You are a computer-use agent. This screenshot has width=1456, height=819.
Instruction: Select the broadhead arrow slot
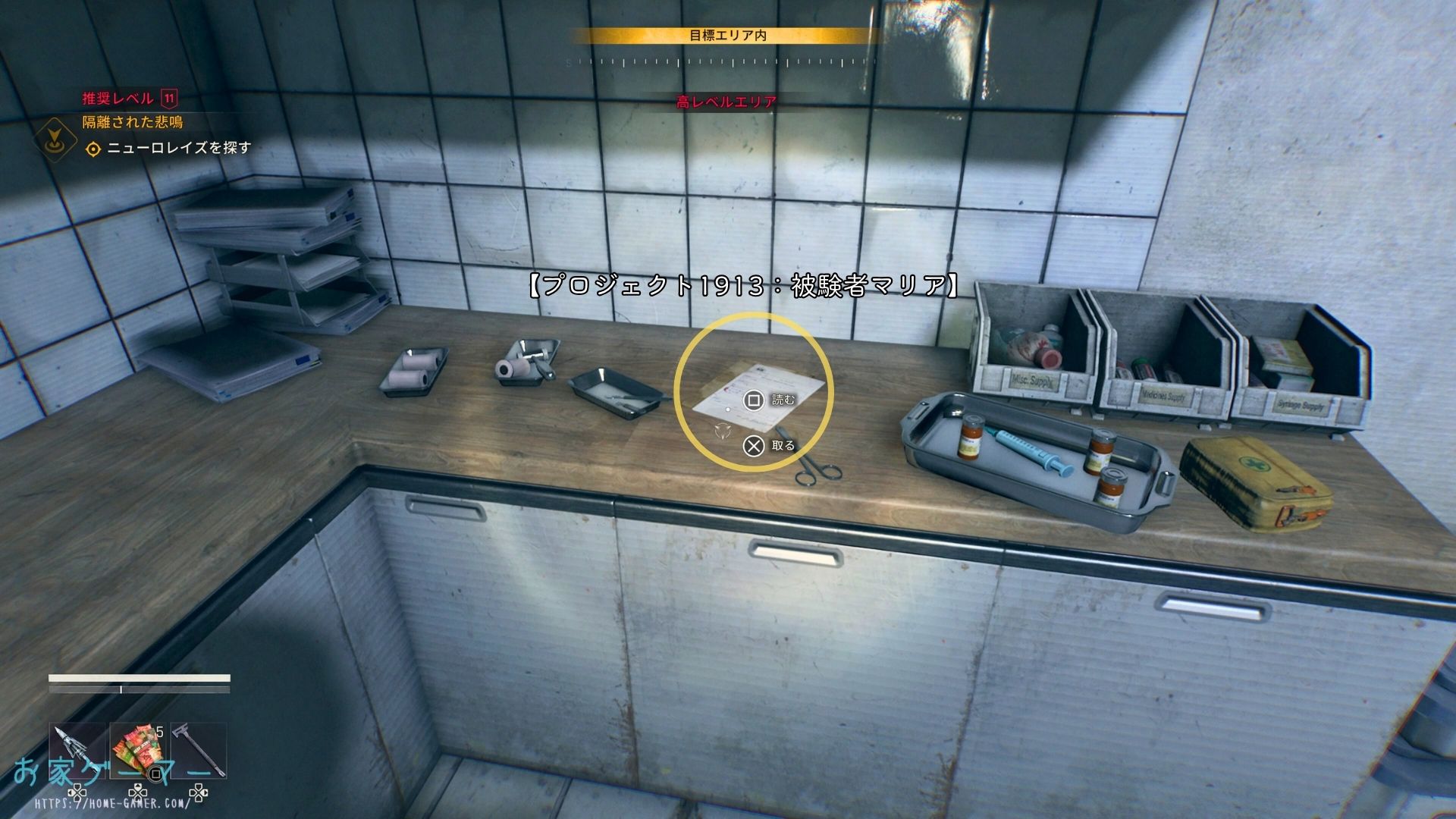(77, 750)
